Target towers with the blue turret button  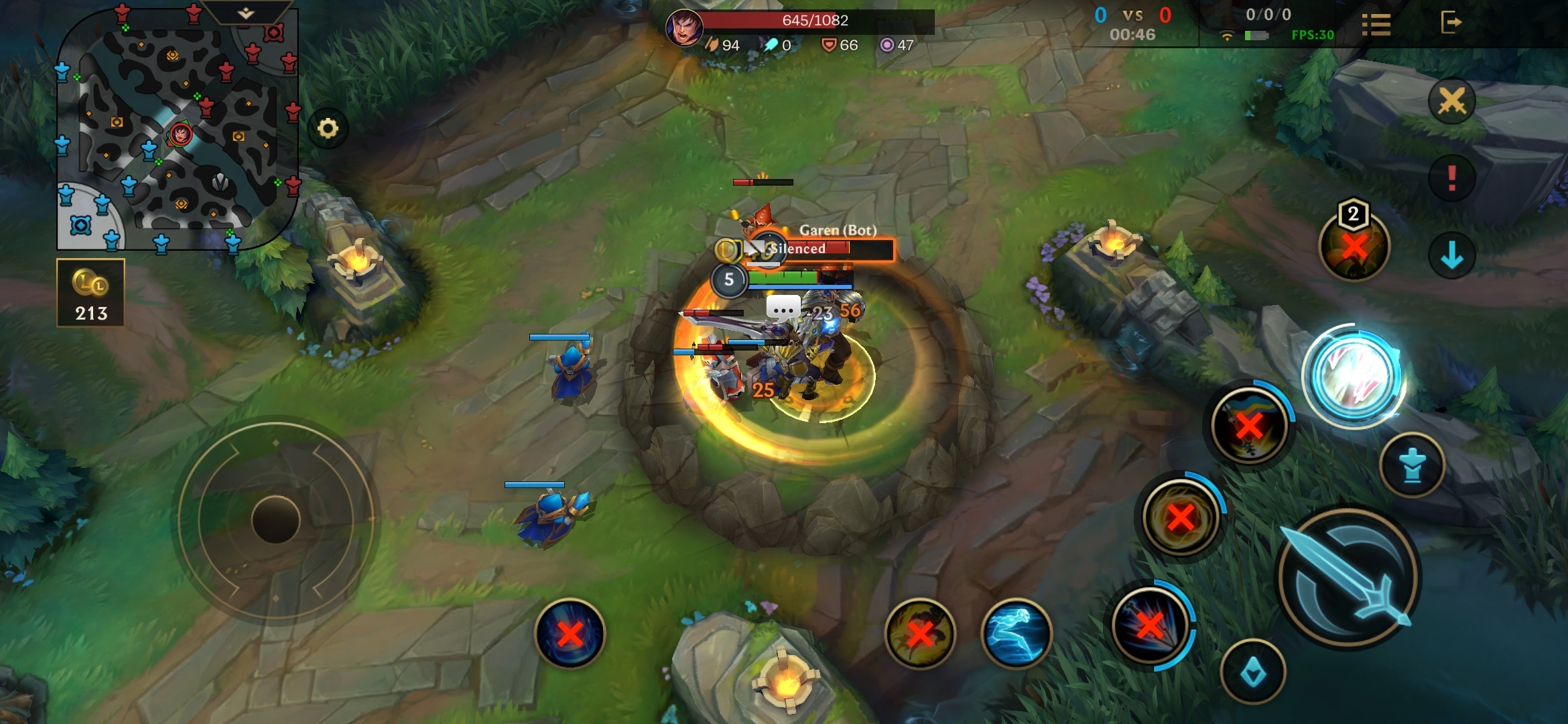tap(1413, 465)
